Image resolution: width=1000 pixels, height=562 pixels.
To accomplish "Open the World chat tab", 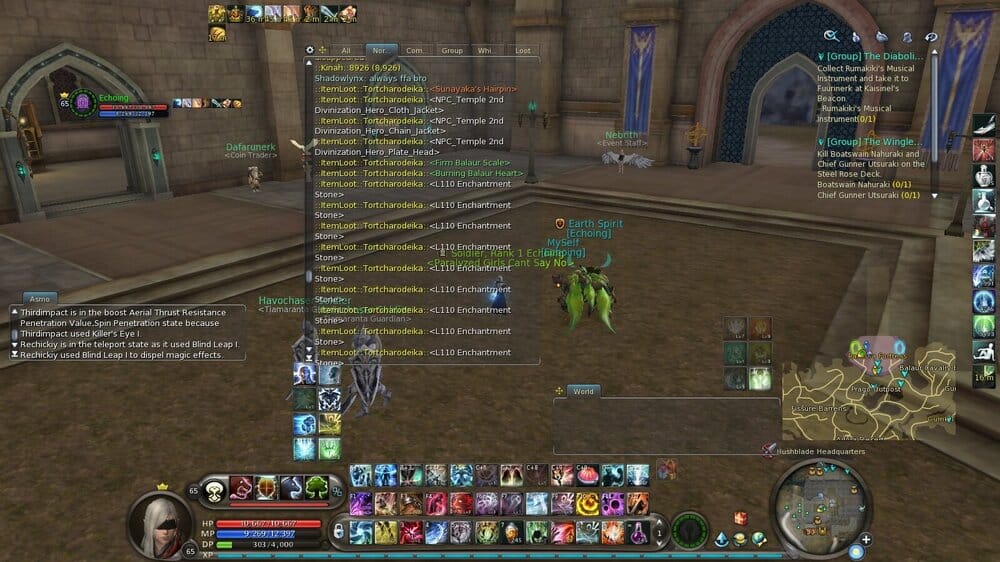I will [x=583, y=391].
